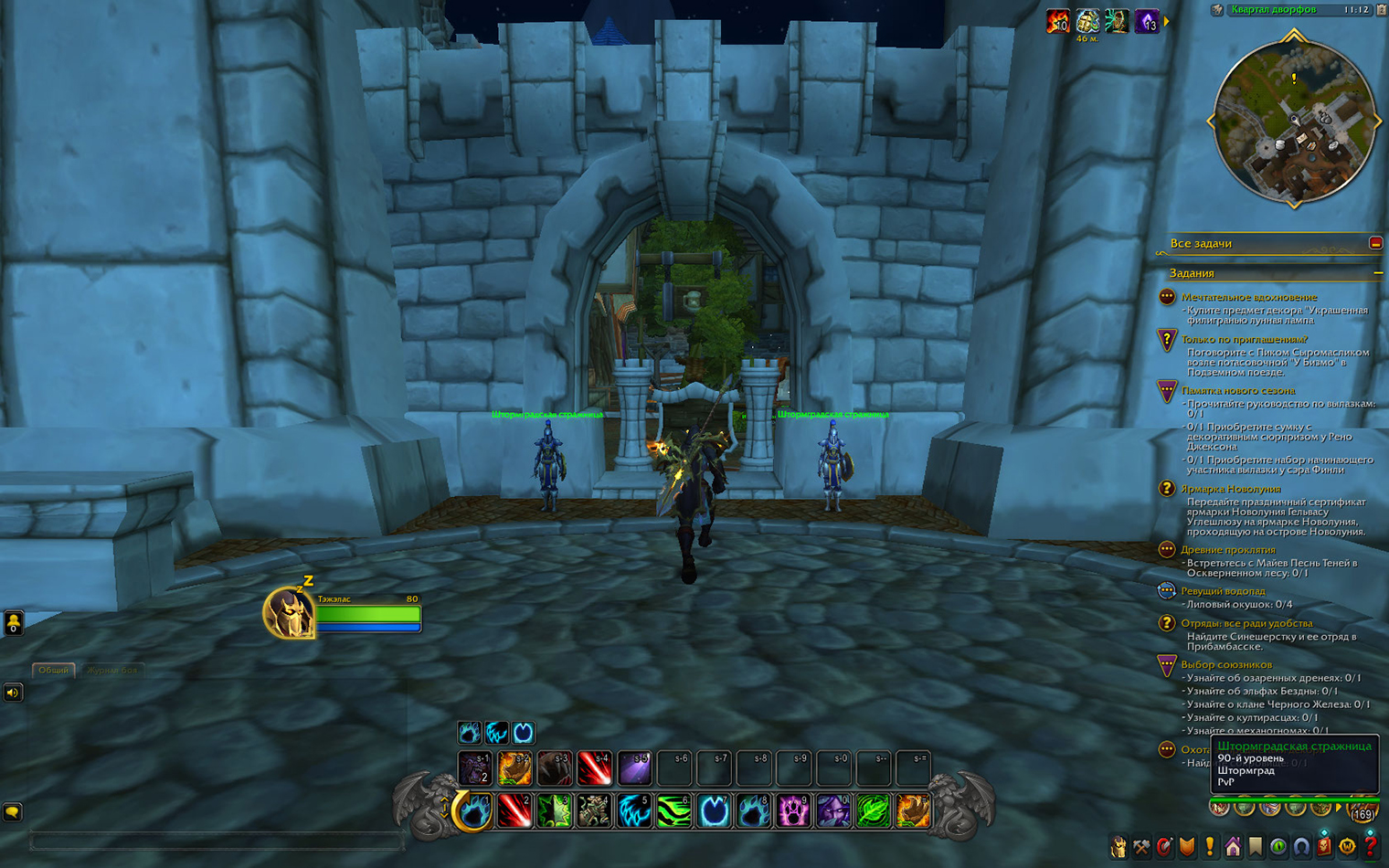This screenshot has height=868, width=1389.
Task: Collapse the "Все задачи" objectives tracker
Action: click(1375, 243)
